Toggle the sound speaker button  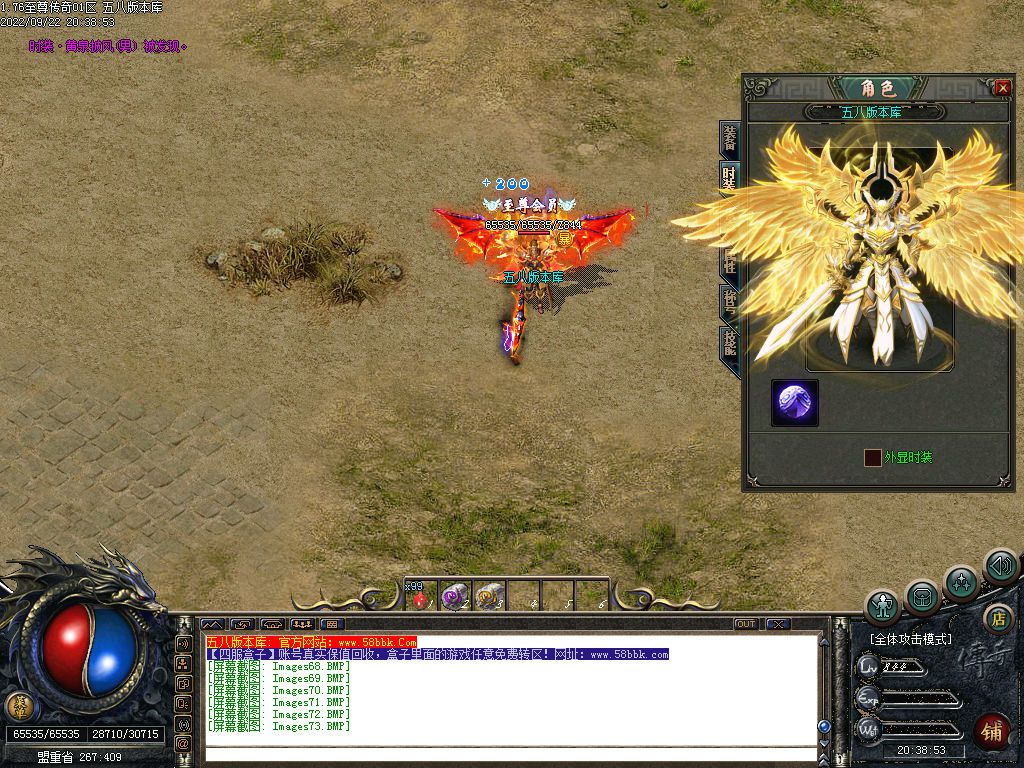(x=1000, y=566)
